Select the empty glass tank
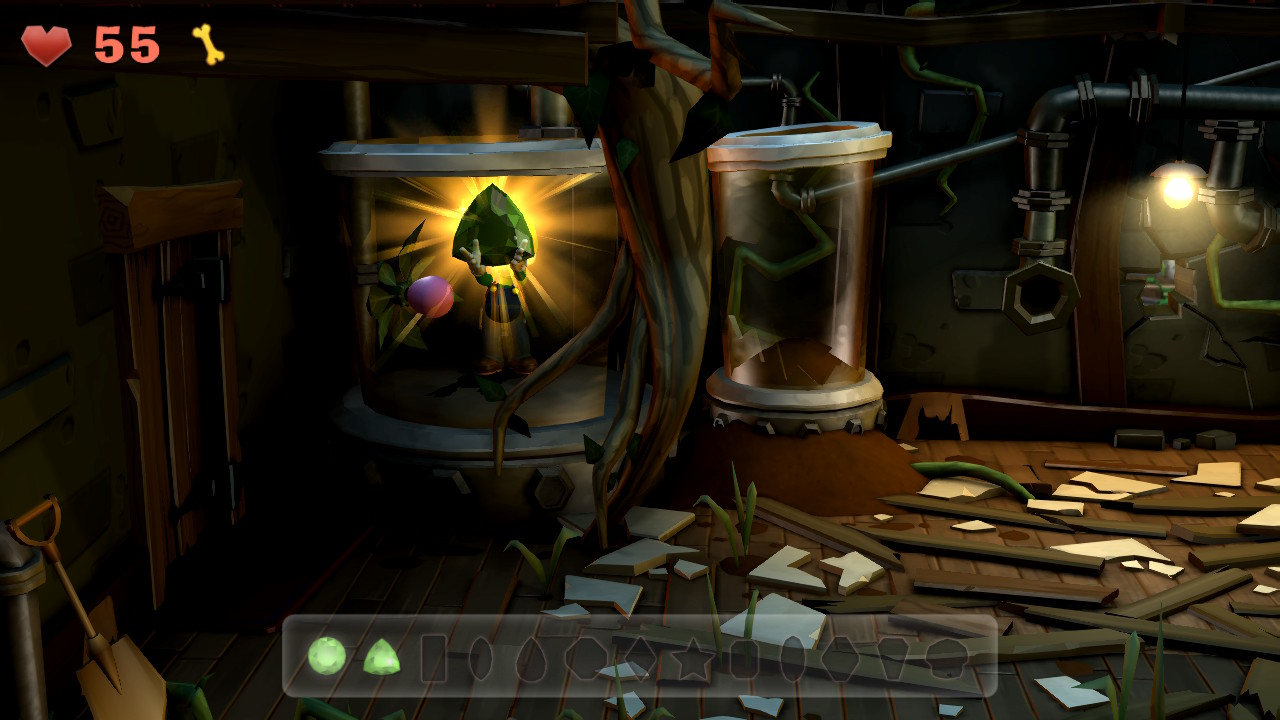This screenshot has width=1280, height=720. pyautogui.click(x=795, y=270)
